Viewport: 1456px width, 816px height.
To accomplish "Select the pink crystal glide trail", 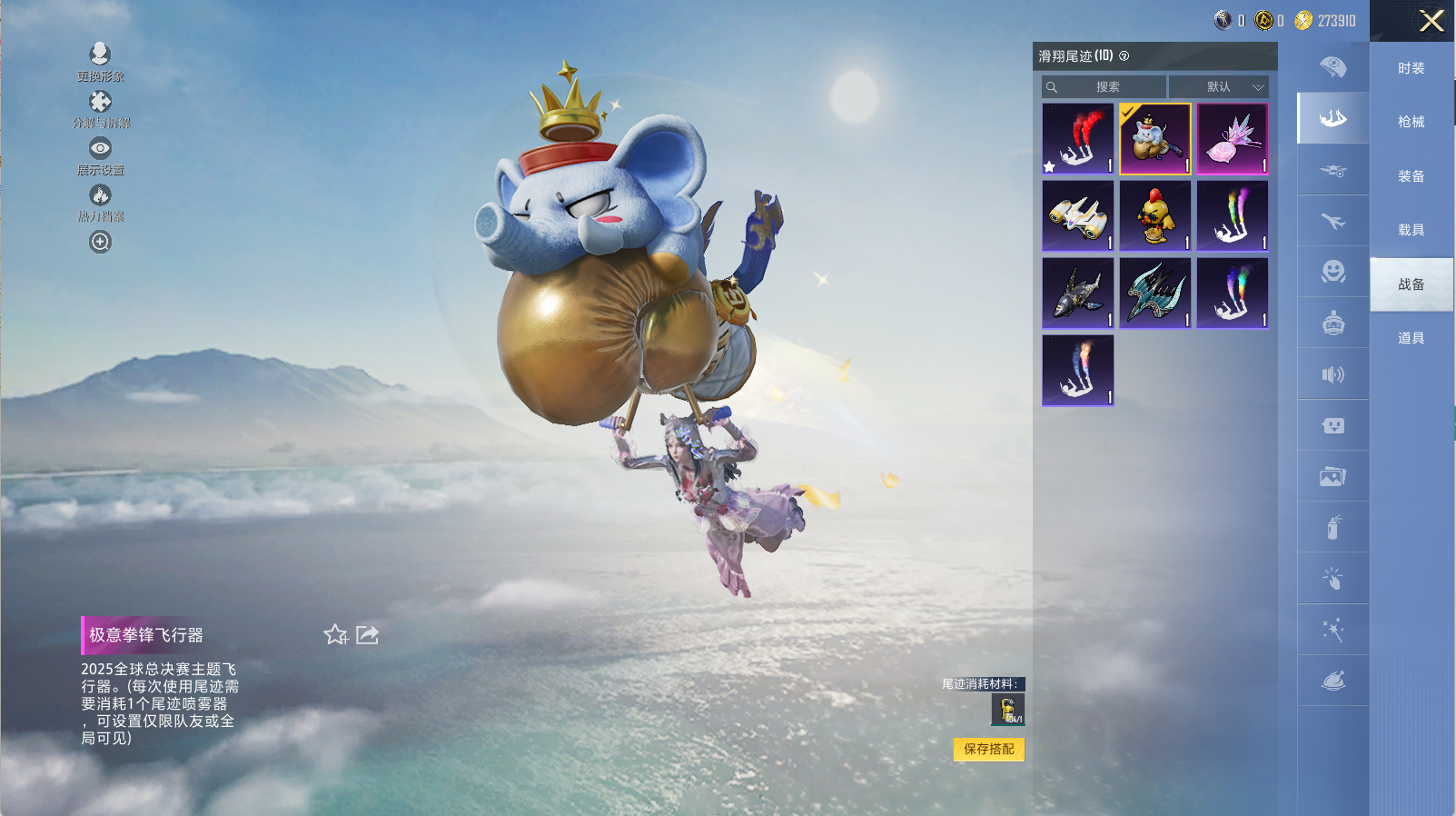I will click(1232, 138).
